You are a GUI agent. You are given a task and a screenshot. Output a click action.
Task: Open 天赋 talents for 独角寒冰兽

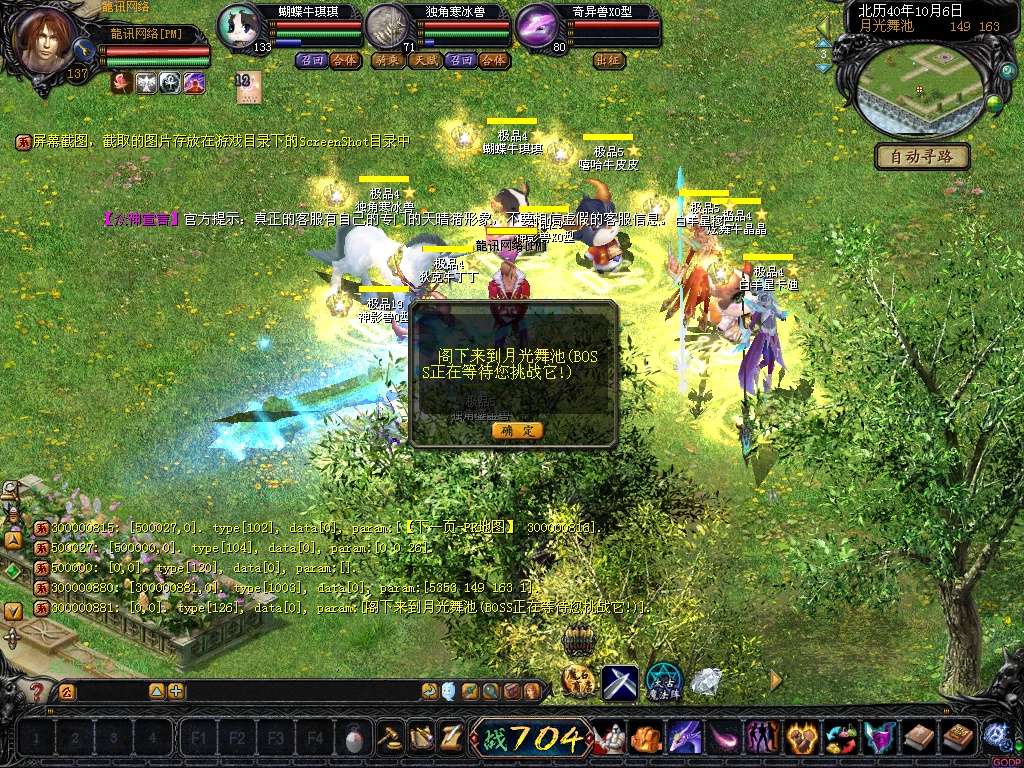[425, 60]
